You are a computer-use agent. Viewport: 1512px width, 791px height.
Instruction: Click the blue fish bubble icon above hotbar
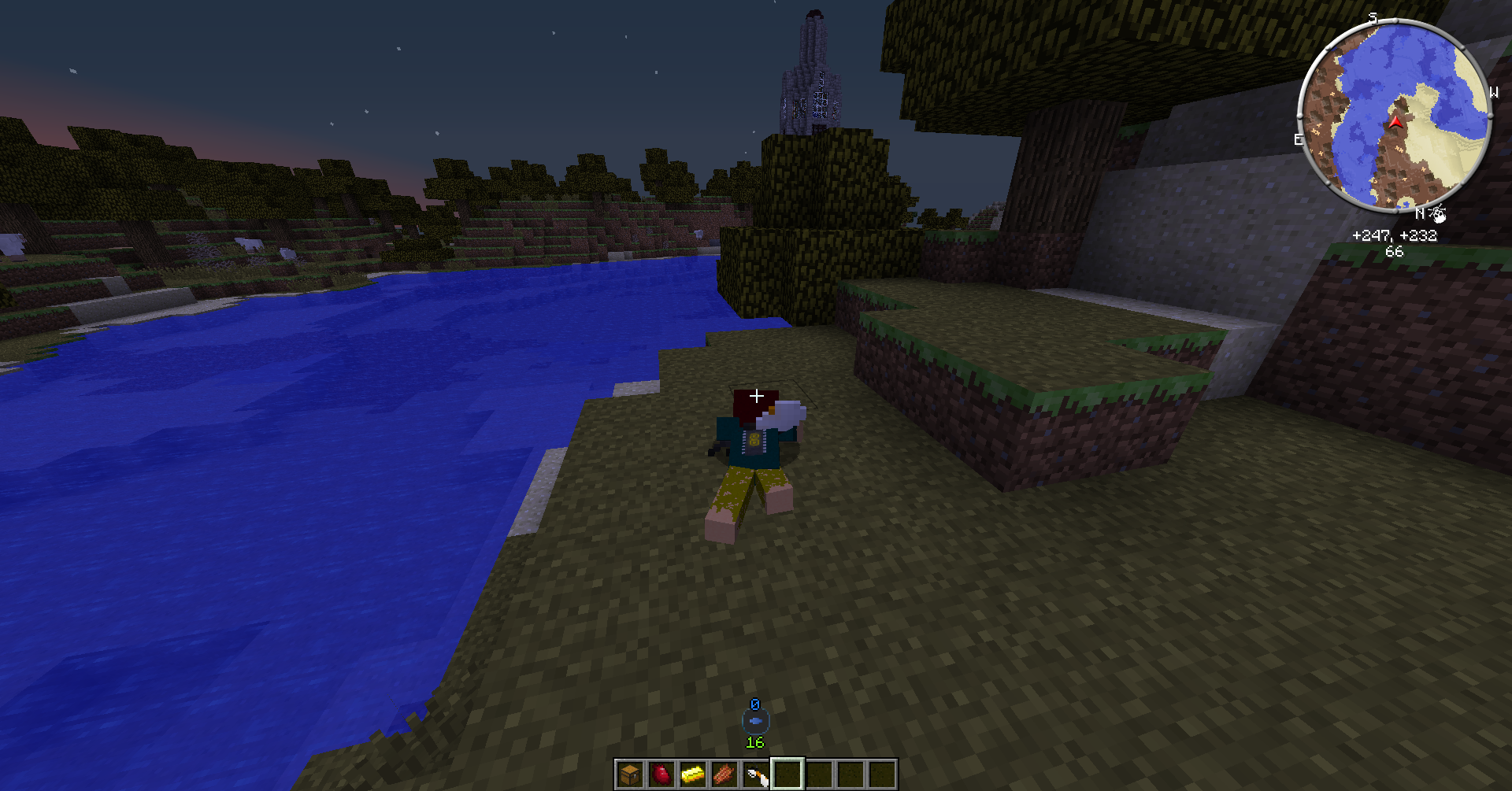[756, 720]
